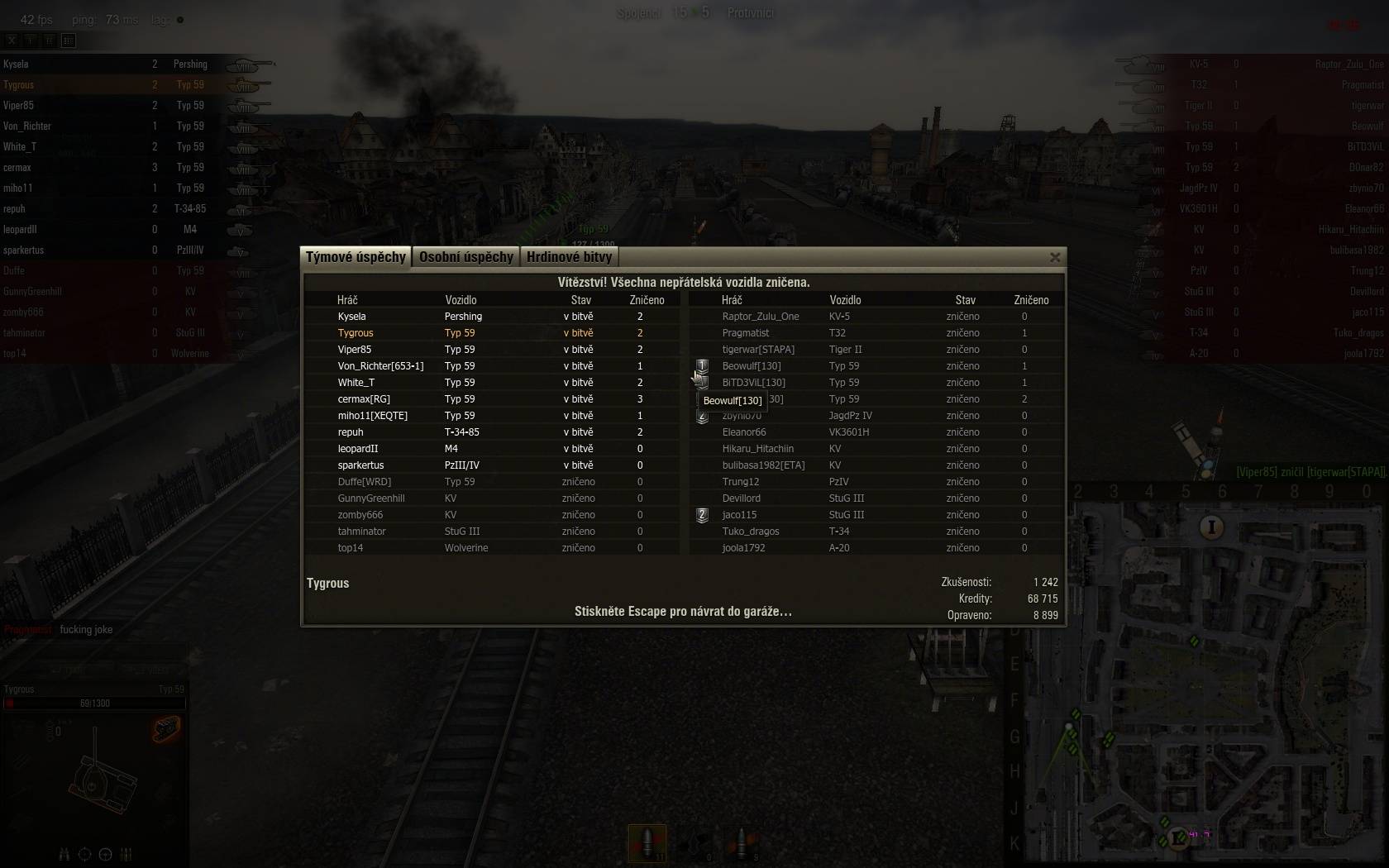
Task: Open the Hrdinové bitvy tab
Action: pos(569,257)
